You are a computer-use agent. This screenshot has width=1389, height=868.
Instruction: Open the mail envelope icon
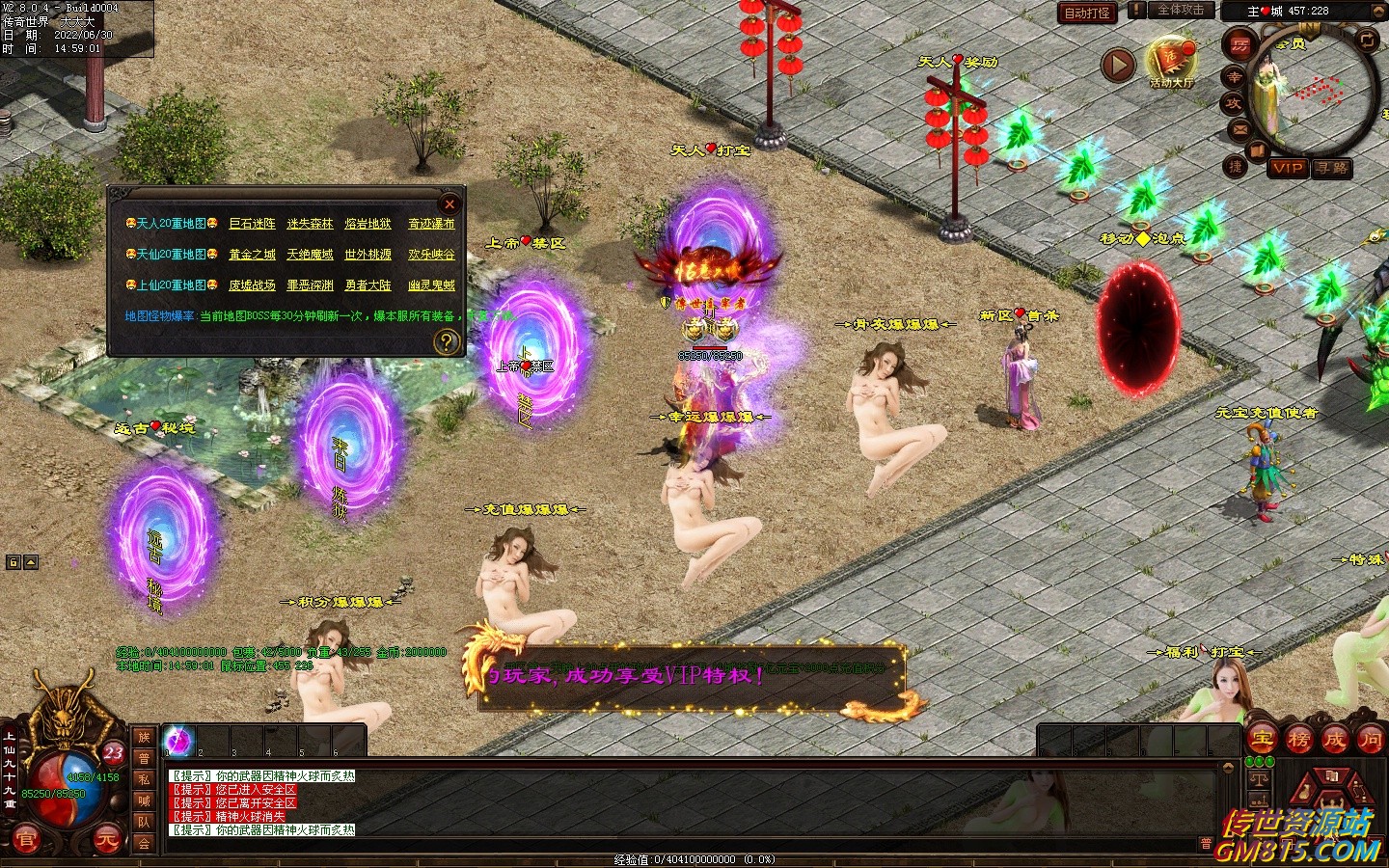click(x=1240, y=129)
